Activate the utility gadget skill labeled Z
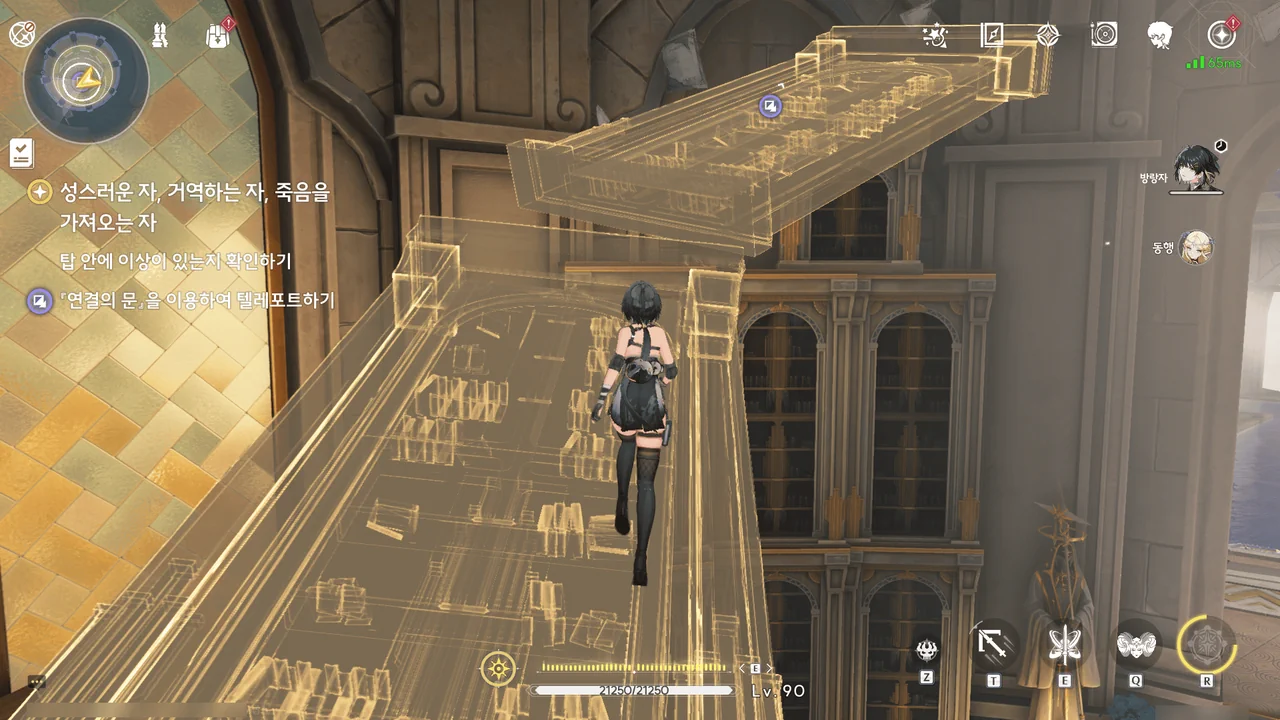The height and width of the screenshot is (720, 1280). (x=927, y=650)
